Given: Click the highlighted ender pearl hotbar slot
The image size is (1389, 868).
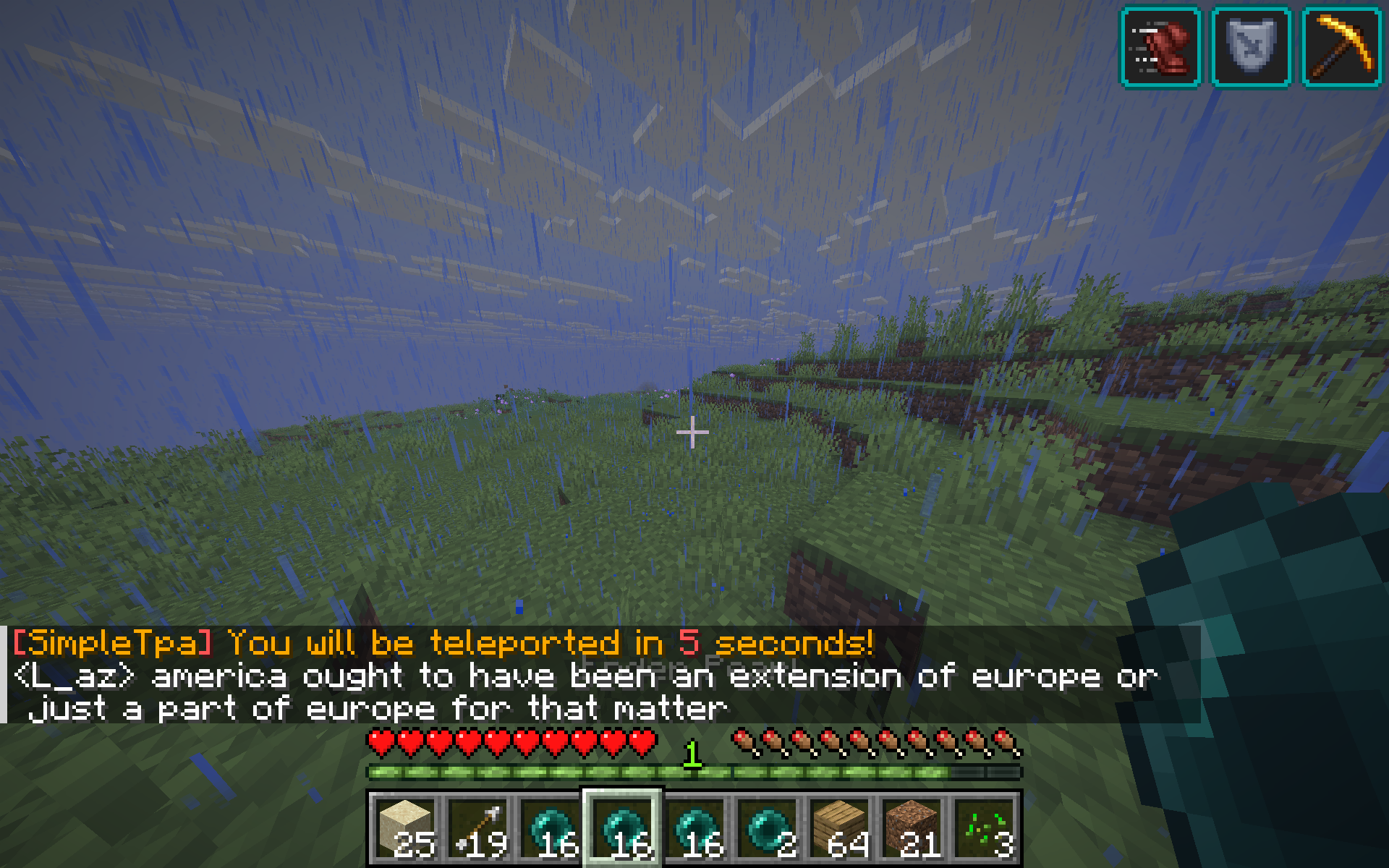Looking at the screenshot, I should point(622,828).
